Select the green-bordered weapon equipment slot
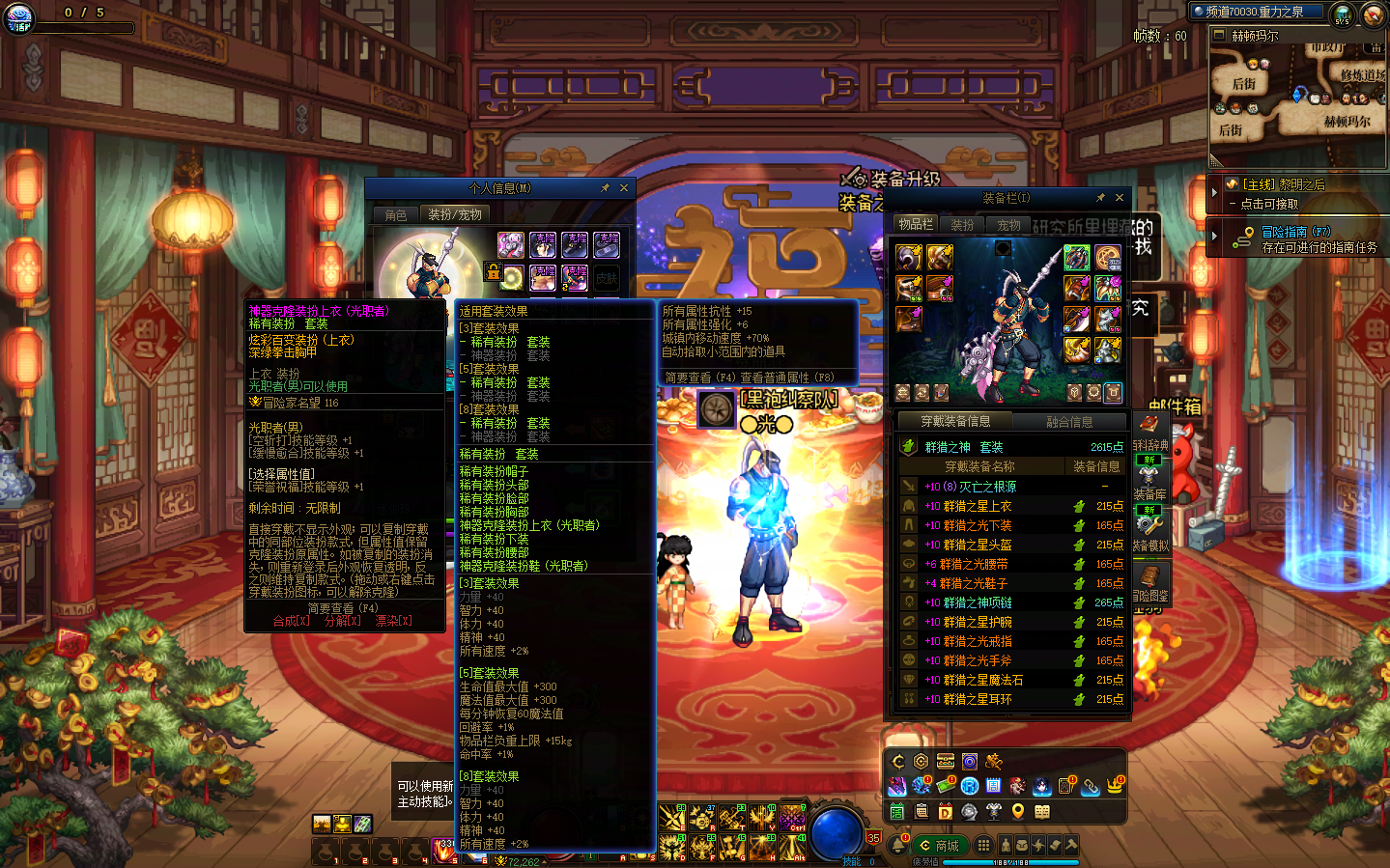This screenshot has height=868, width=1390. click(x=1077, y=257)
